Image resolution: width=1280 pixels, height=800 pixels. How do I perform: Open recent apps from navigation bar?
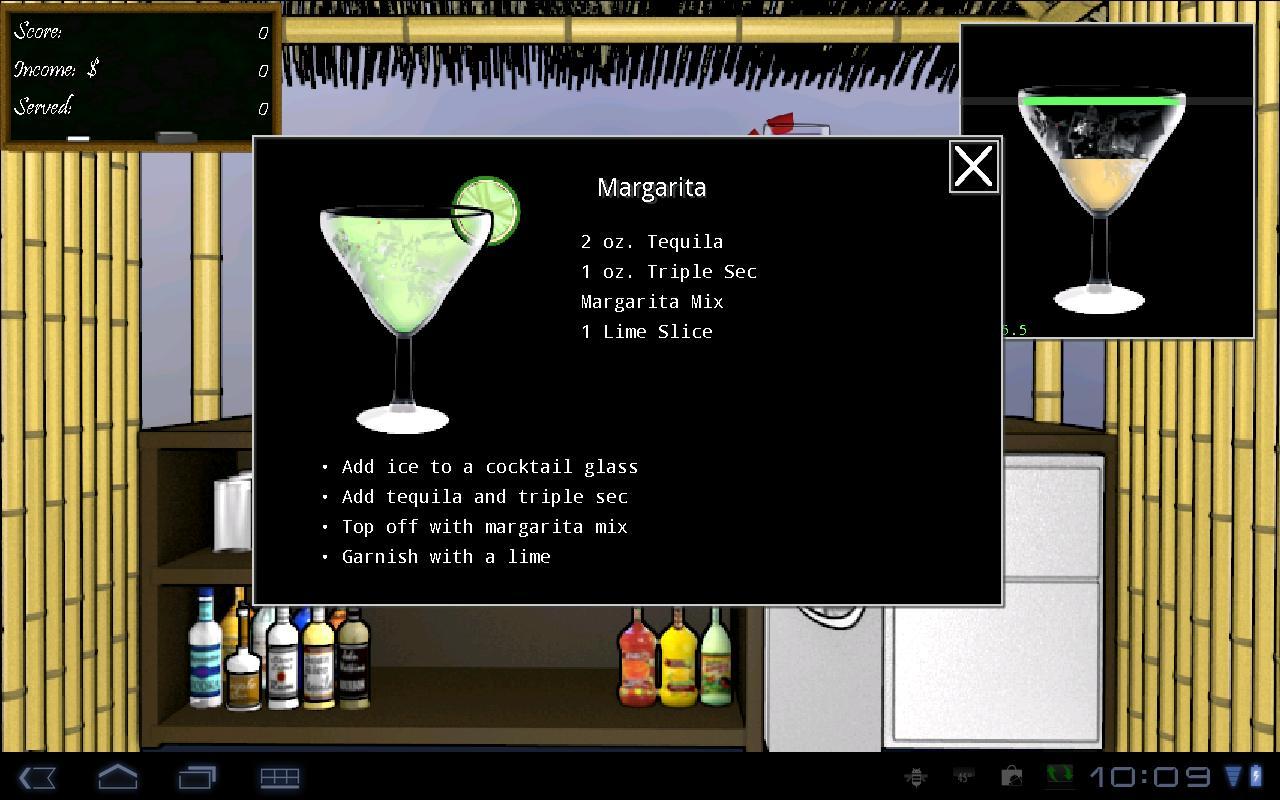[x=198, y=778]
